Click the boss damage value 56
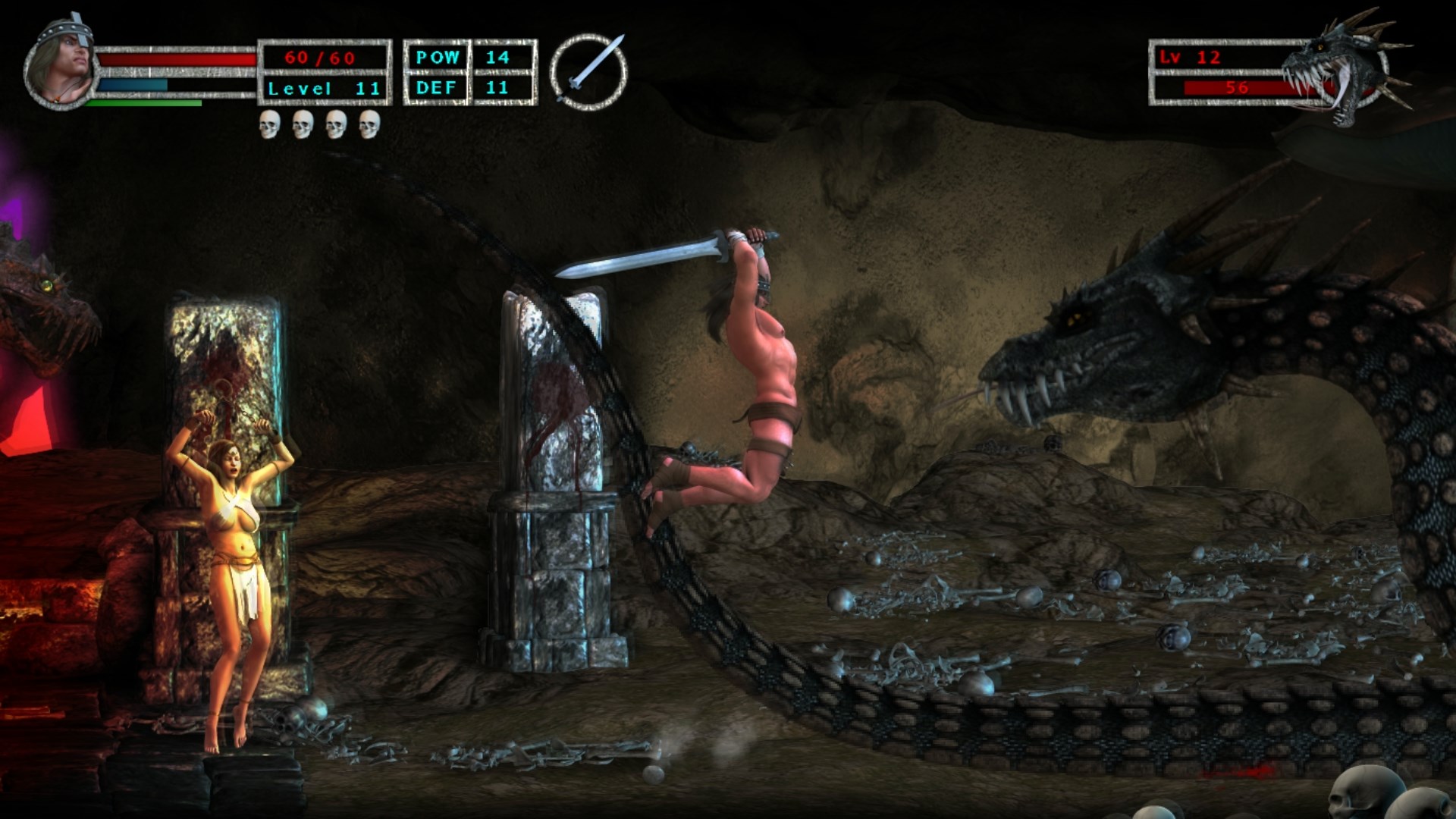The height and width of the screenshot is (819, 1456). 1238,88
